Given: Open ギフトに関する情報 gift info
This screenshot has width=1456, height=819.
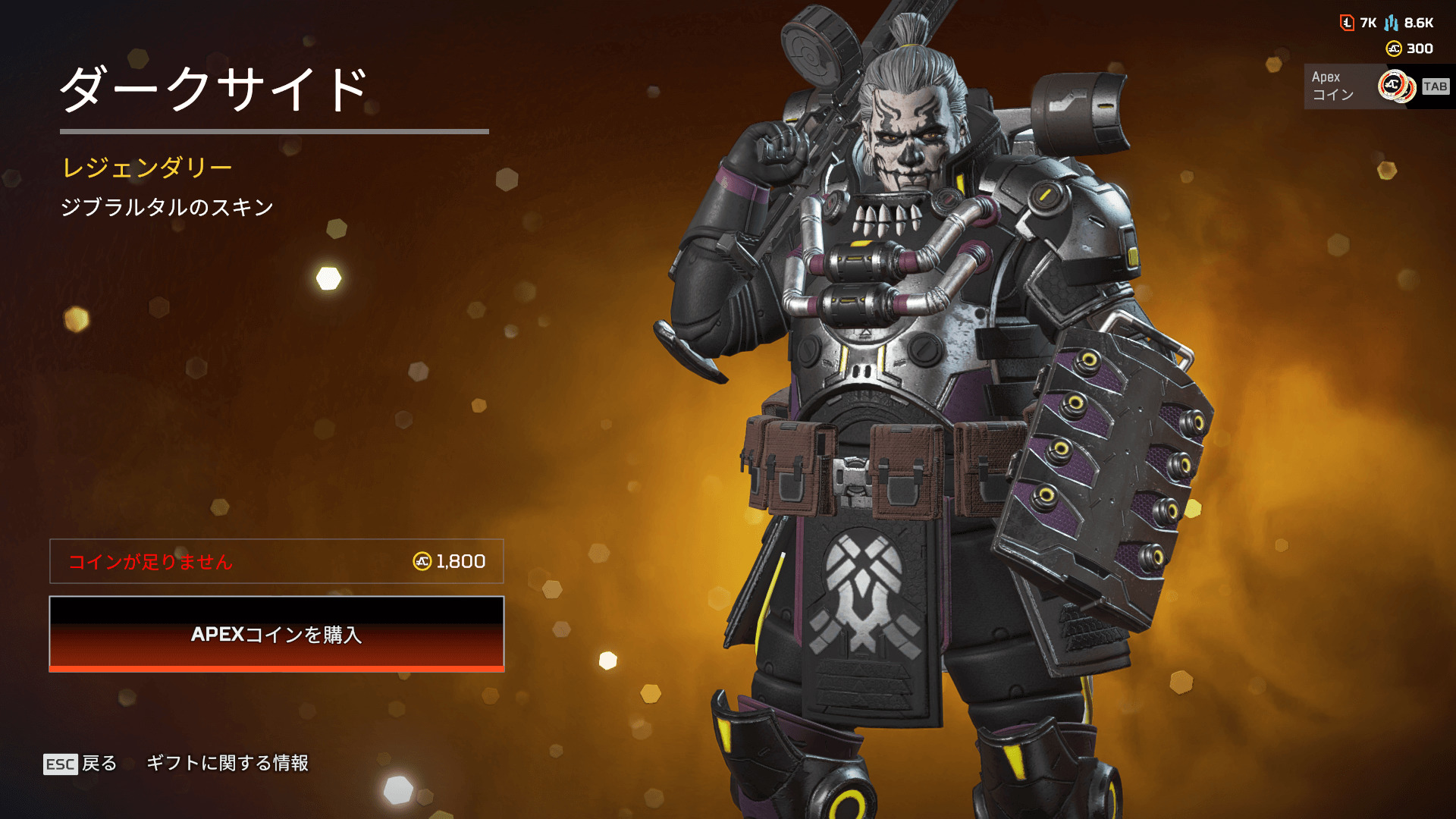Looking at the screenshot, I should (227, 763).
